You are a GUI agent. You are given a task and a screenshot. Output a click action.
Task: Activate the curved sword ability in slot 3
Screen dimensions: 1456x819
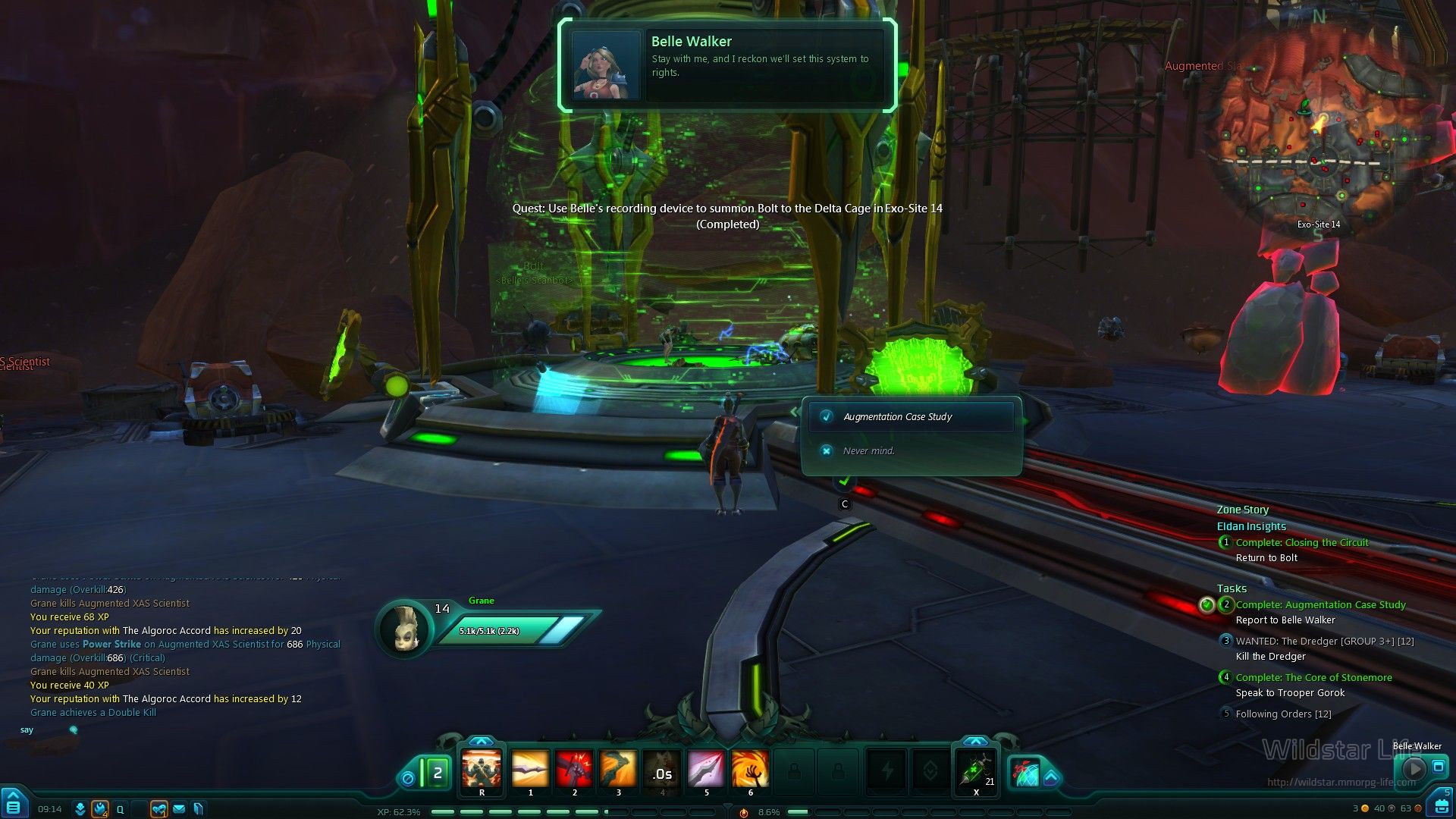(618, 769)
